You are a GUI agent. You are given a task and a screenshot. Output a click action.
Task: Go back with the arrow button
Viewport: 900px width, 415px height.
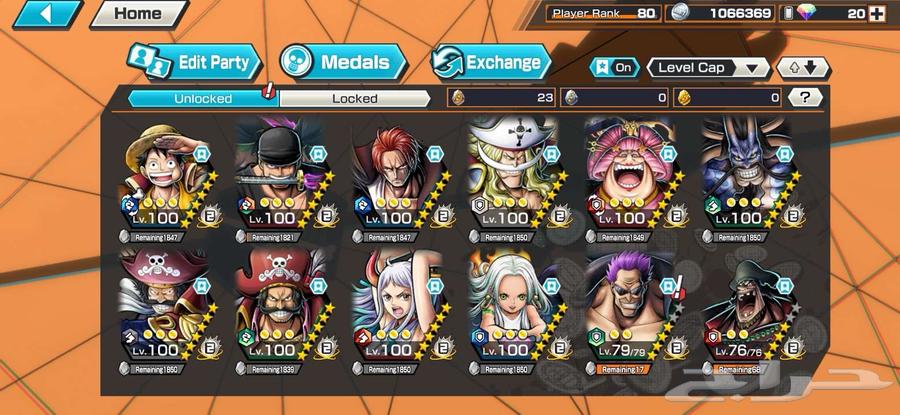45,15
